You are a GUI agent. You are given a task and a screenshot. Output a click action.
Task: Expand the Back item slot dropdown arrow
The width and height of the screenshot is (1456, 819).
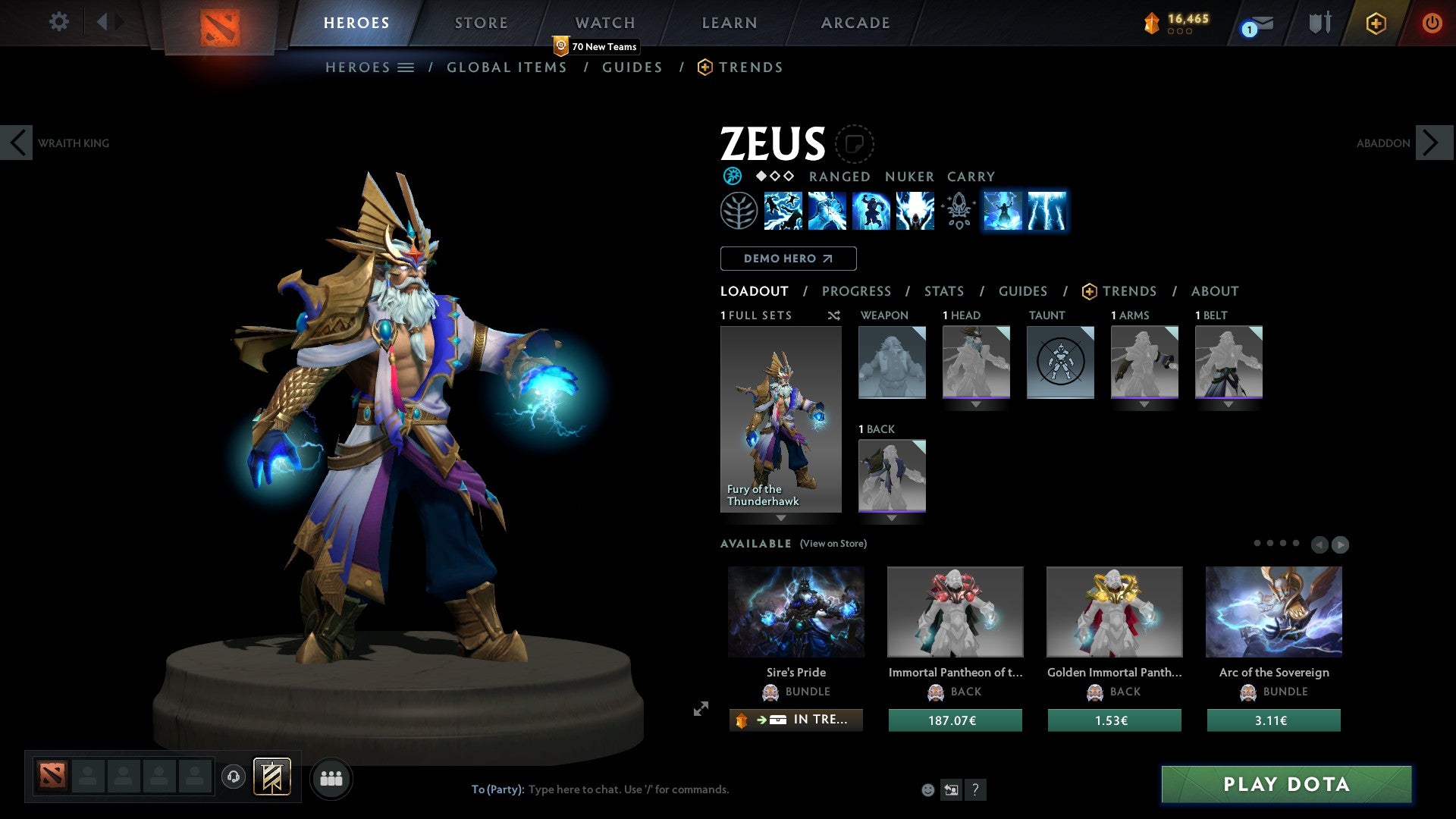pyautogui.click(x=892, y=518)
